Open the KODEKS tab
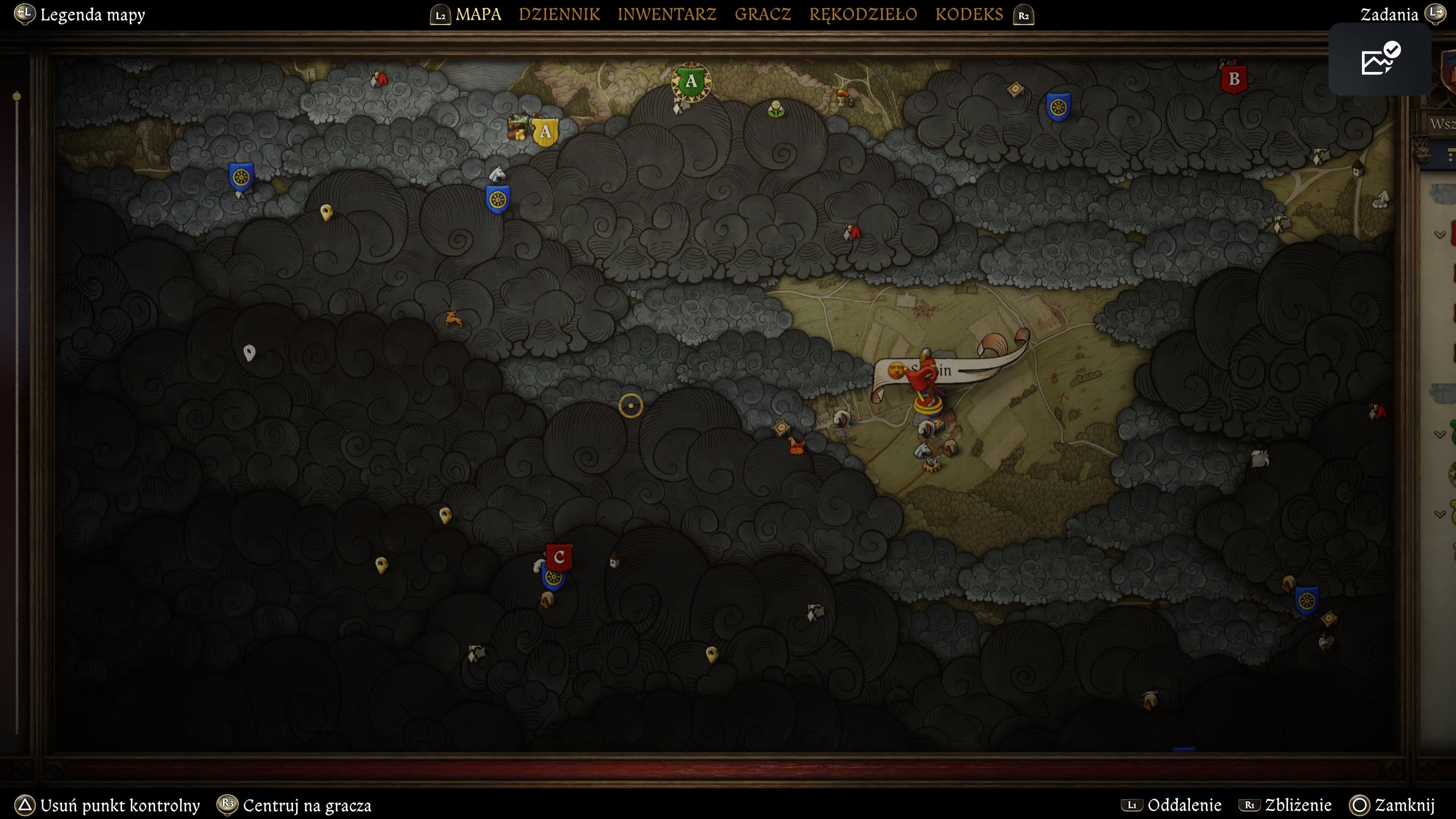 click(969, 14)
